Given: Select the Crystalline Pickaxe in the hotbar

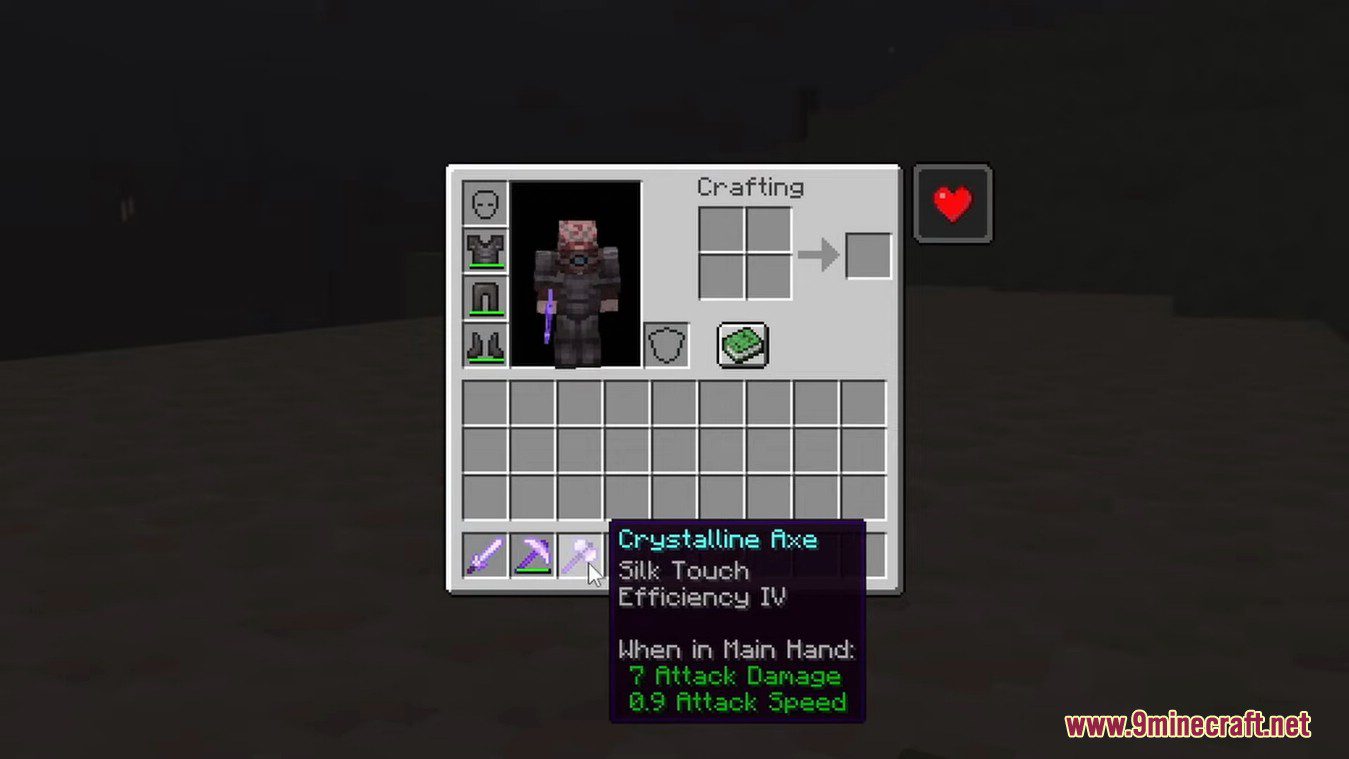Looking at the screenshot, I should pyautogui.click(x=532, y=554).
